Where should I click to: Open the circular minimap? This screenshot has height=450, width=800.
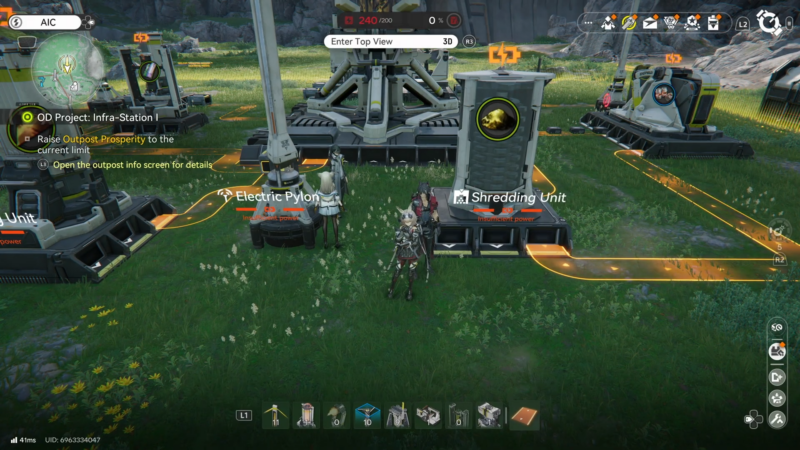click(63, 67)
